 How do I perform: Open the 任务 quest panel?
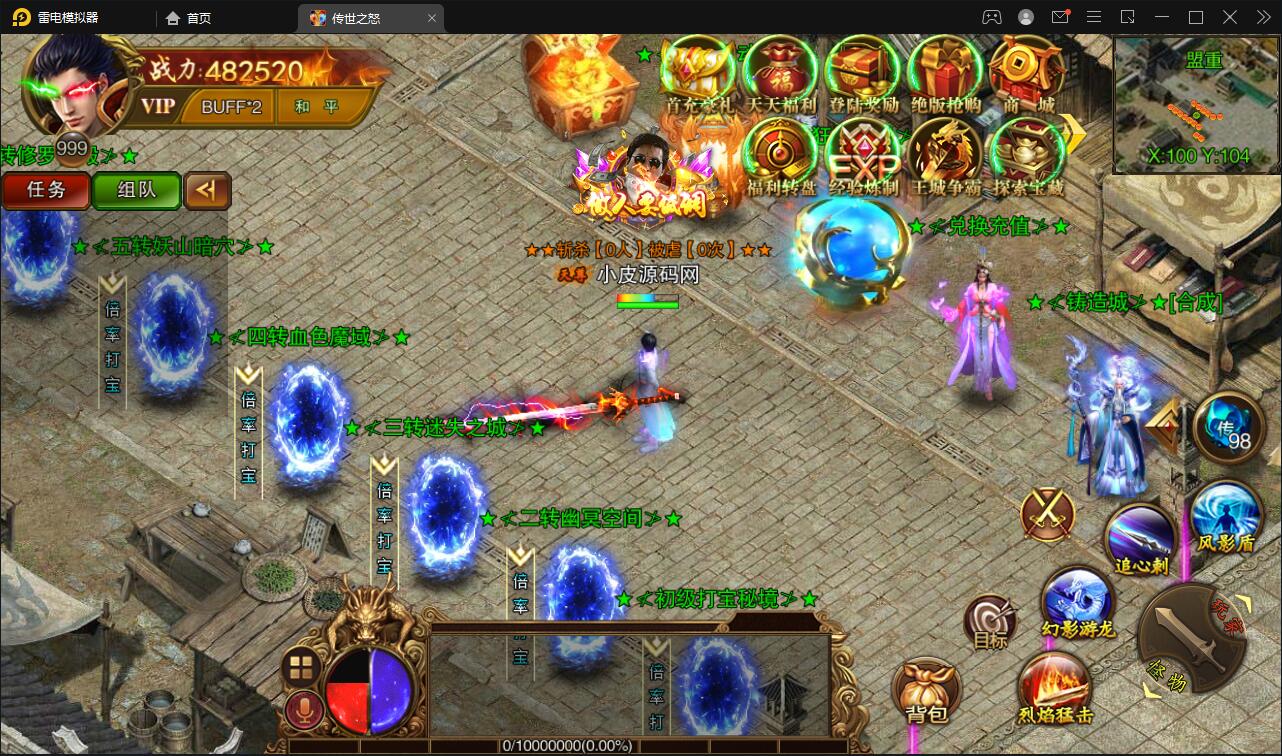[x=46, y=190]
